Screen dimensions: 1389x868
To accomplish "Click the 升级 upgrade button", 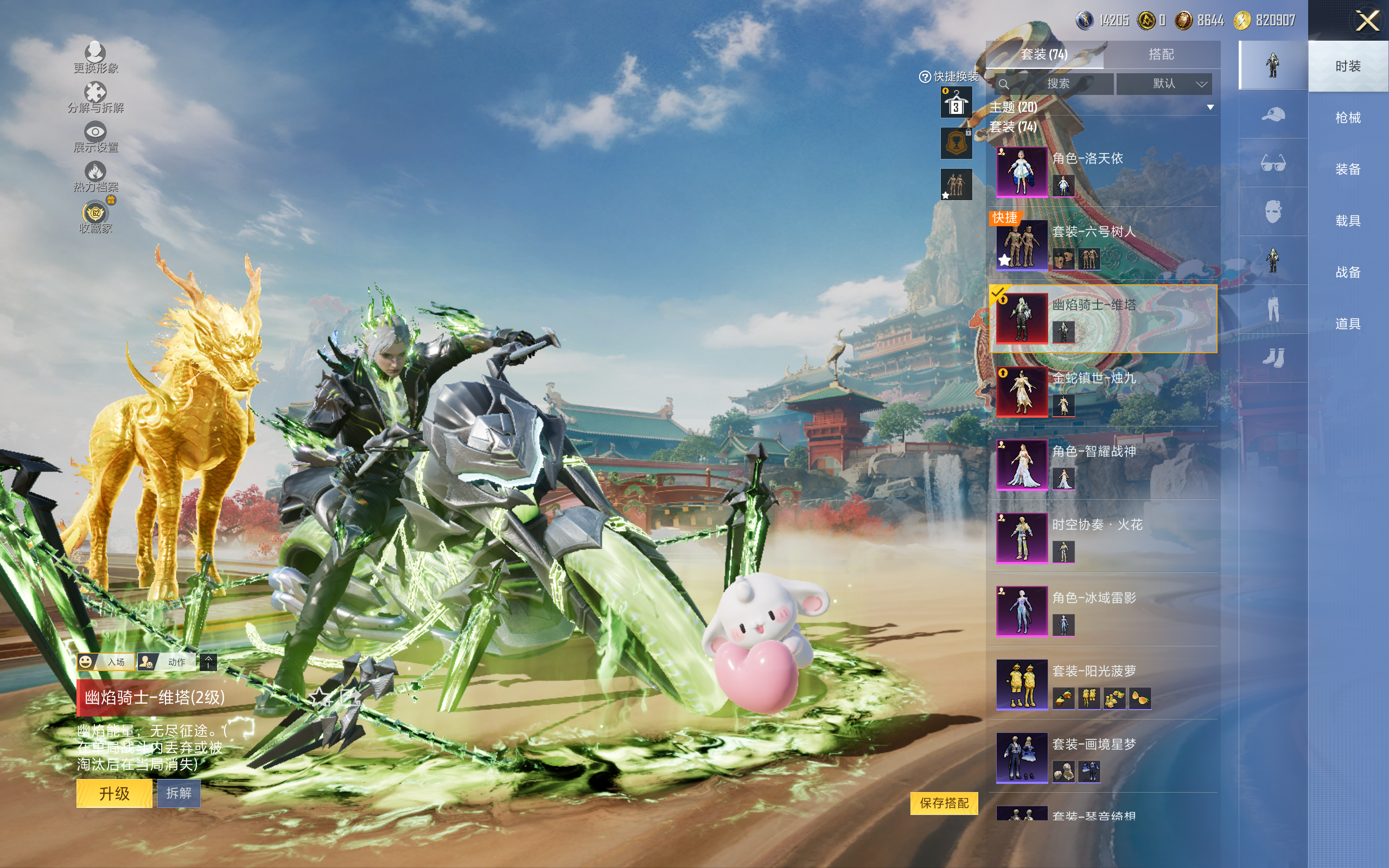I will (114, 793).
